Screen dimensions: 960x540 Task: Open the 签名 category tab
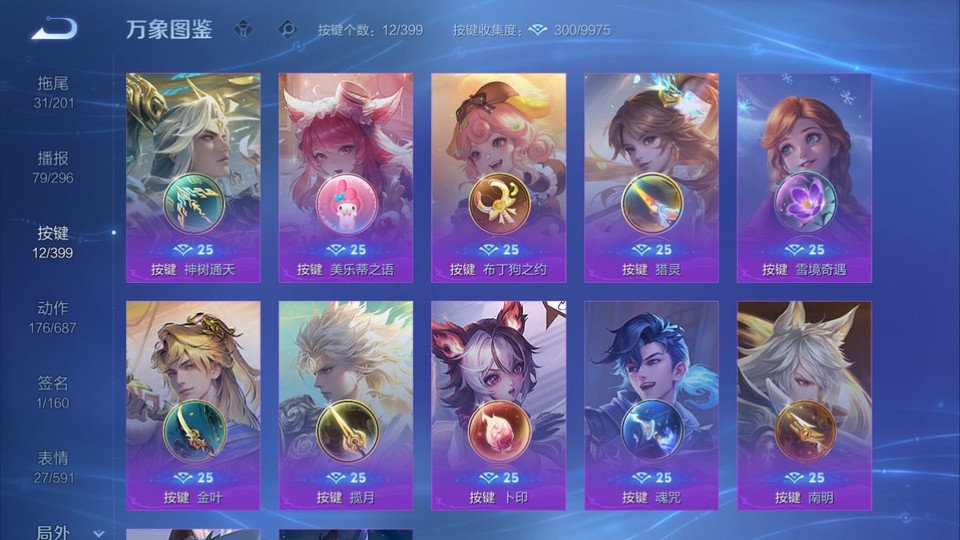pos(54,391)
